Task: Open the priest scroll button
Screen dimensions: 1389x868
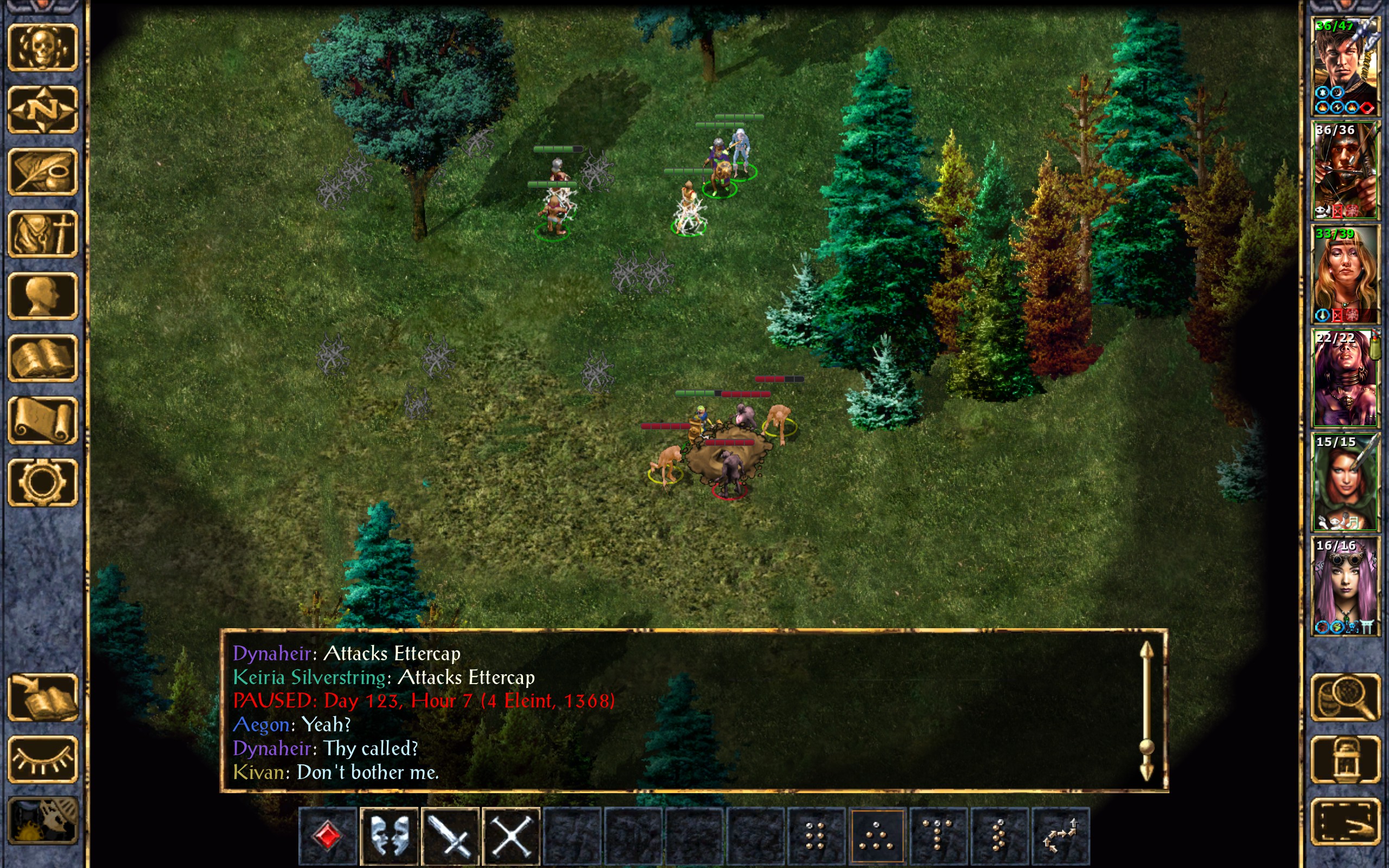Action: (x=42, y=420)
